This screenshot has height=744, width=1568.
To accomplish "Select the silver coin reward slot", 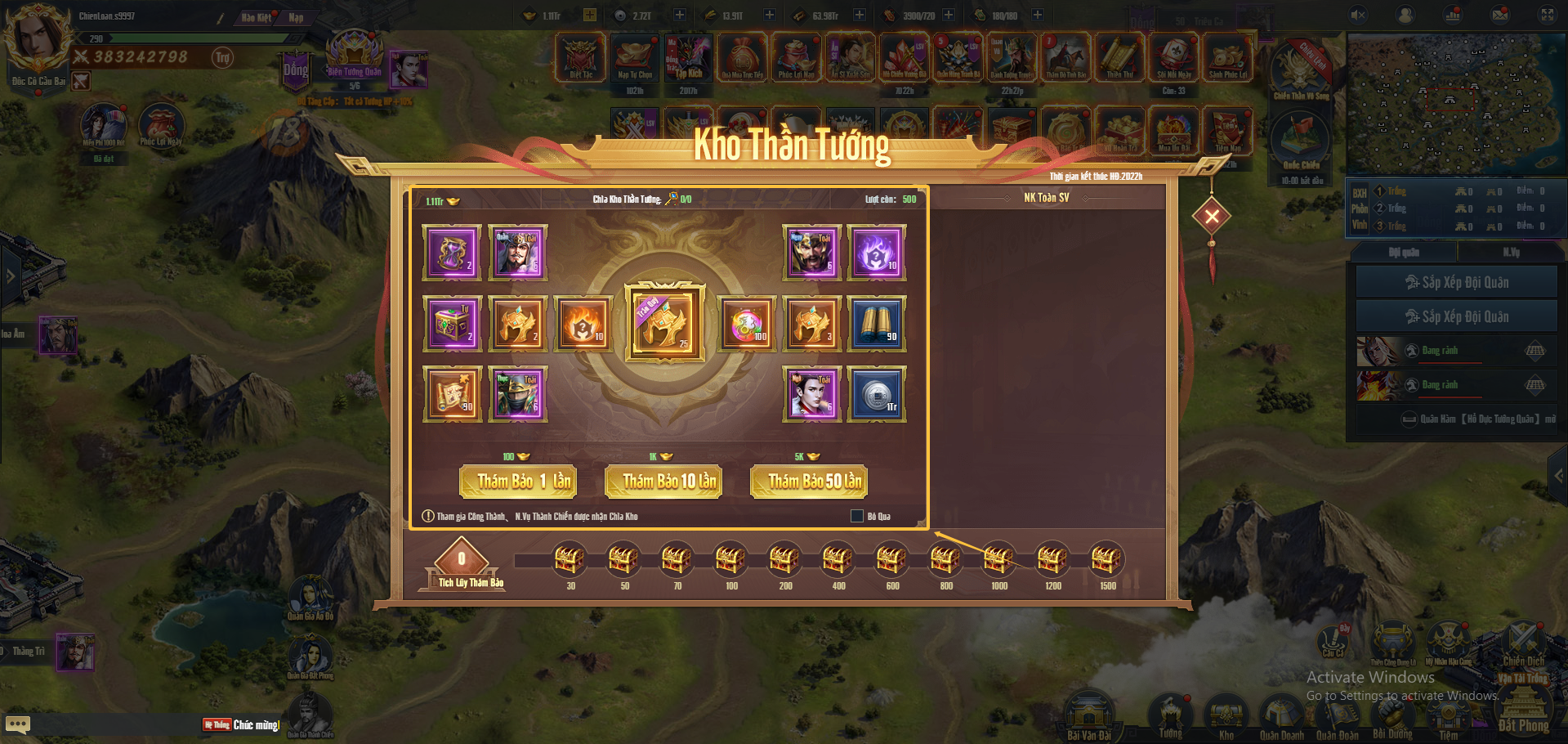I will tap(877, 394).
